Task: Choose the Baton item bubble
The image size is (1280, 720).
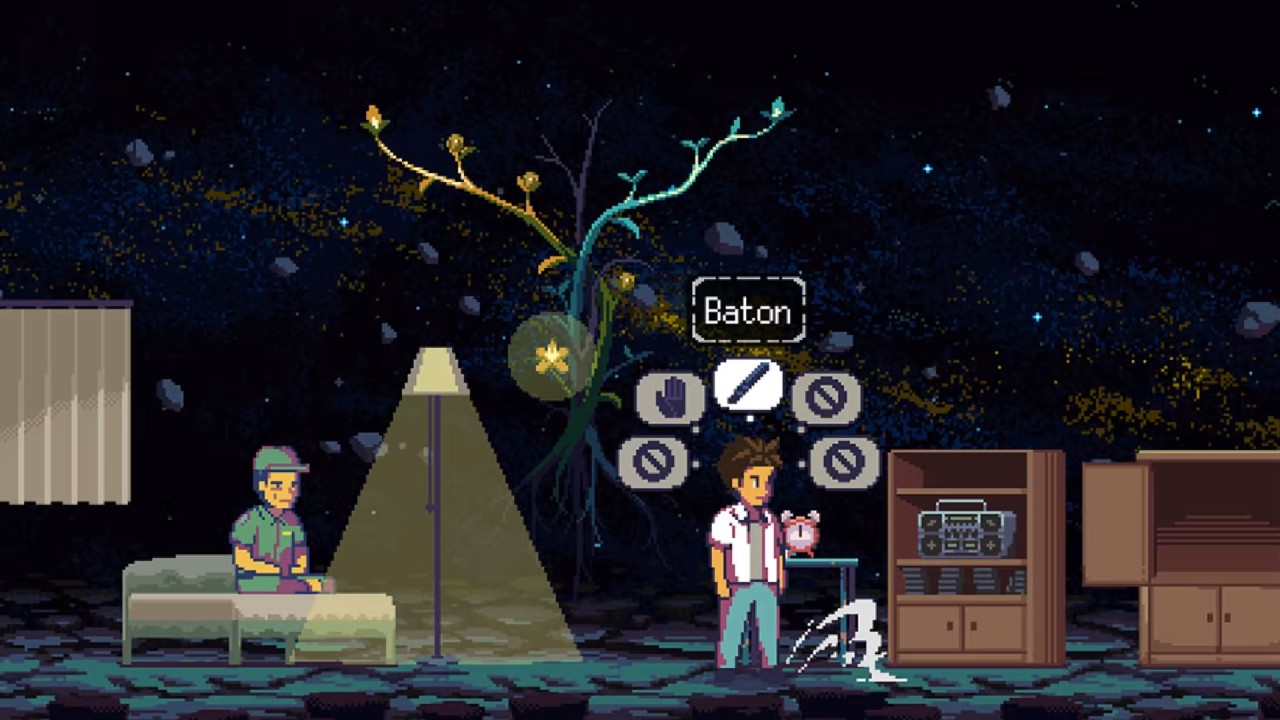Action: point(748,384)
